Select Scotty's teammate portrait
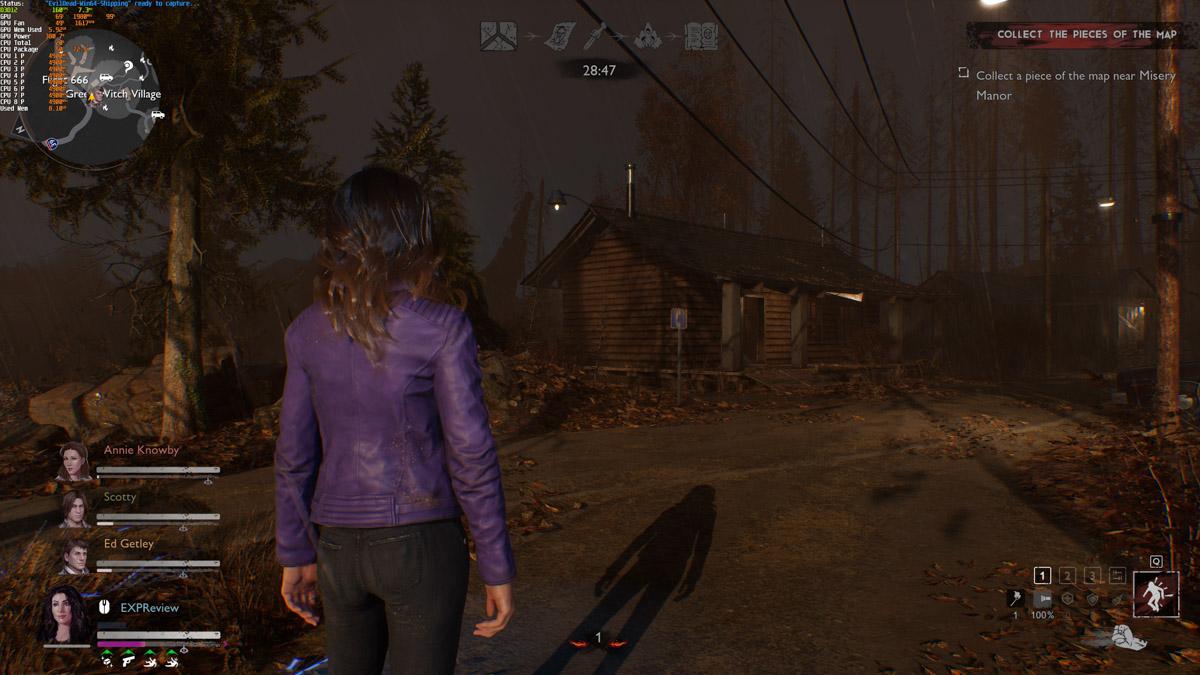The width and height of the screenshot is (1200, 675). tap(74, 509)
